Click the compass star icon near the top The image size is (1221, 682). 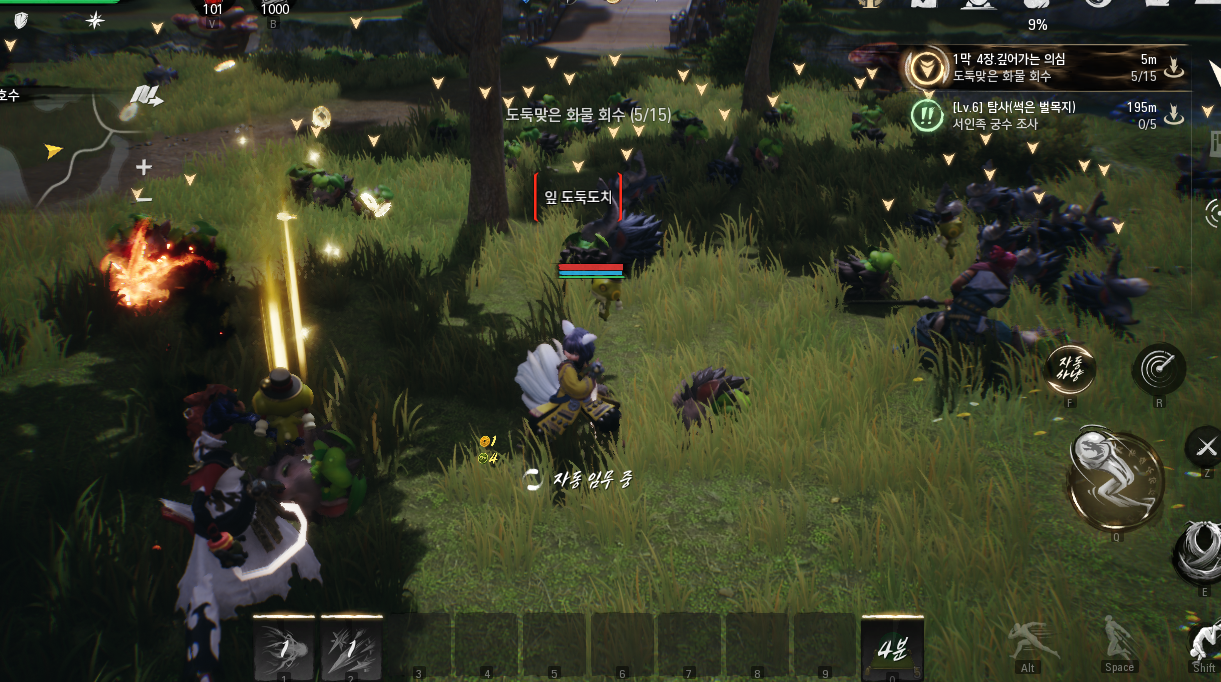click(95, 20)
